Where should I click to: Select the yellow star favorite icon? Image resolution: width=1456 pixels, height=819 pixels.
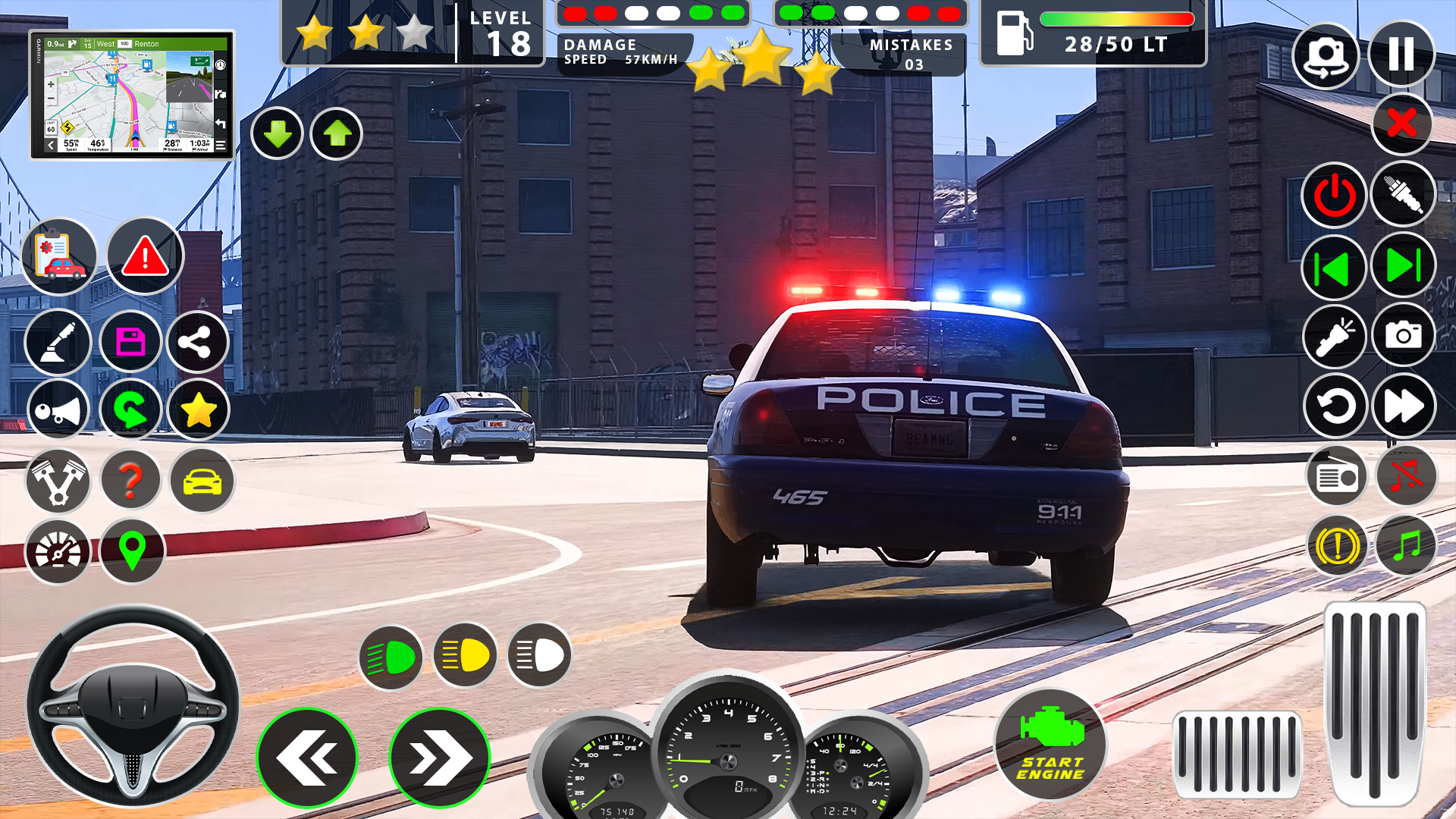point(198,410)
